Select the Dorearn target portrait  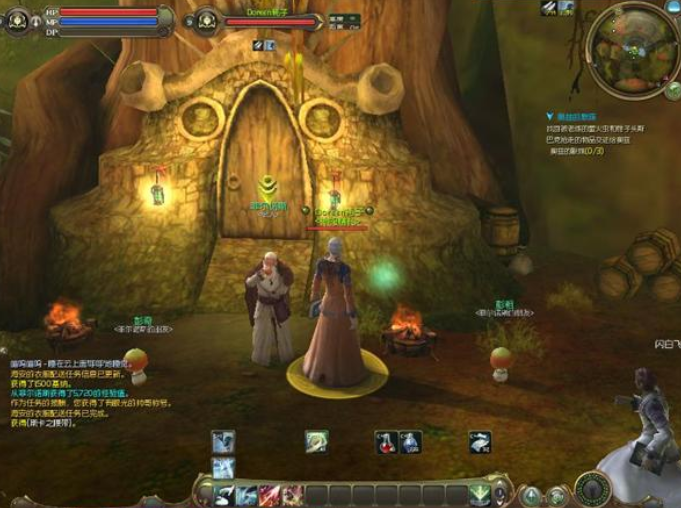click(x=206, y=20)
